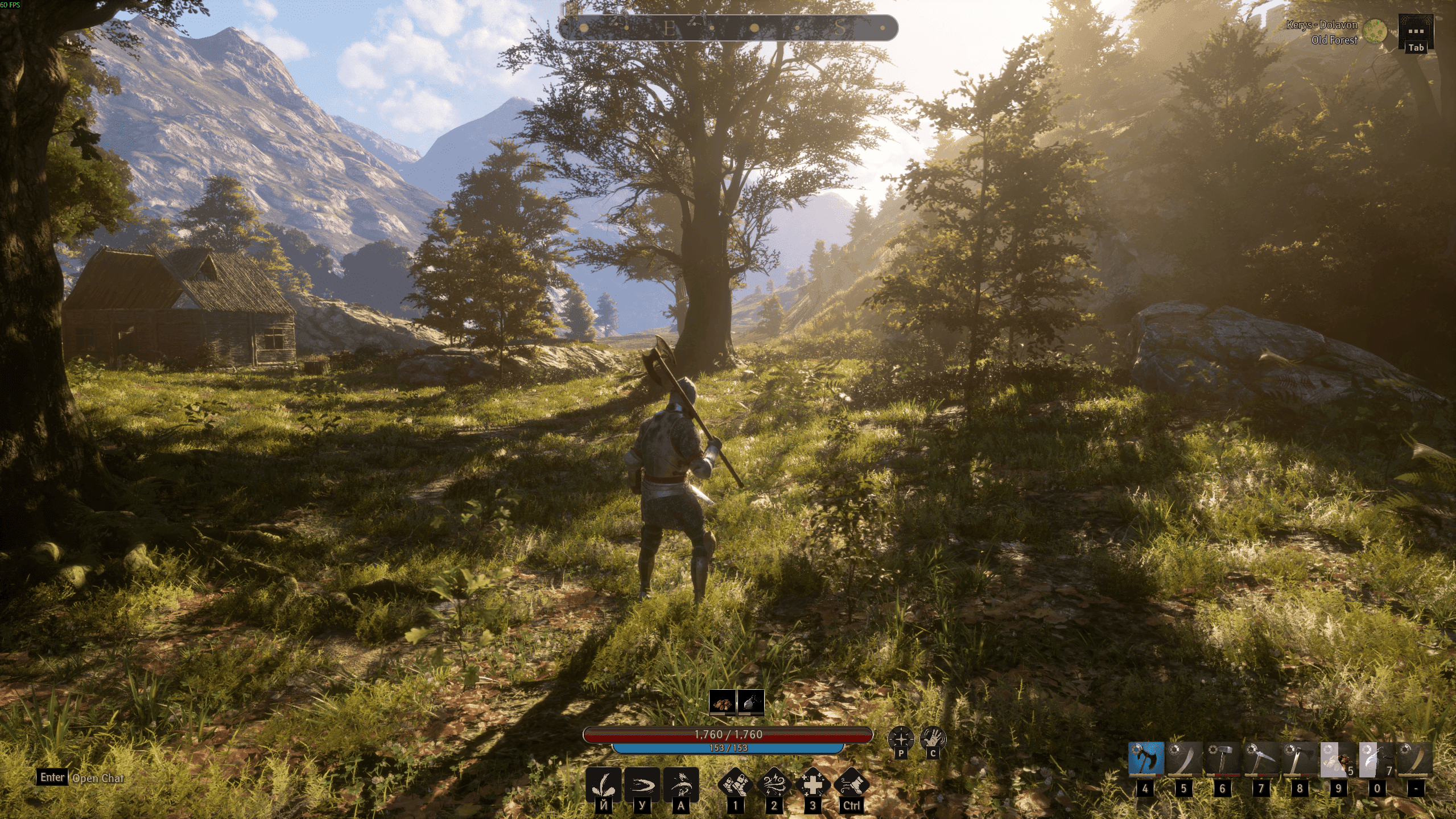Equip the hammer from the hotbar

point(1223,759)
